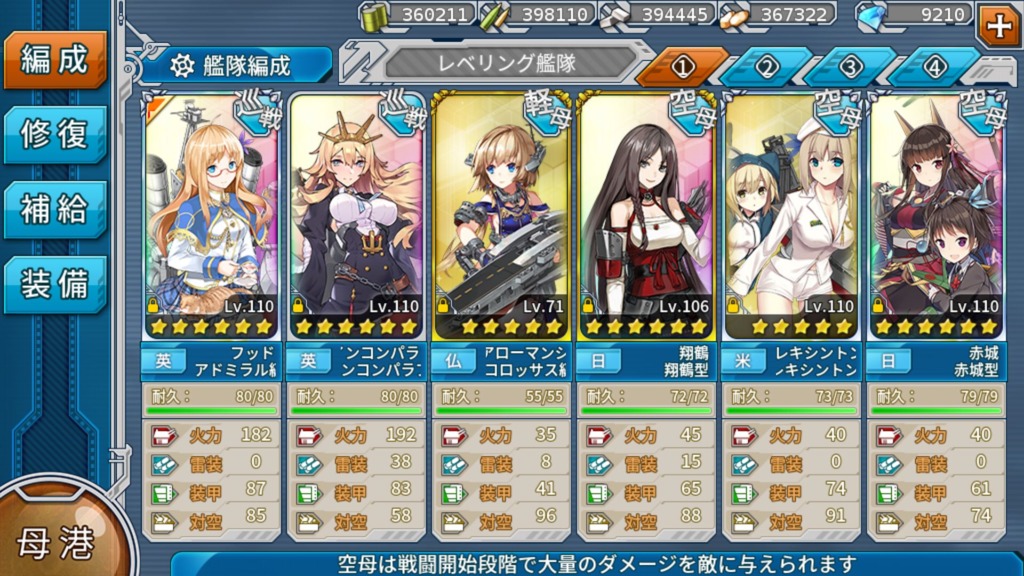Switch to fleet tab 2

pyautogui.click(x=767, y=67)
